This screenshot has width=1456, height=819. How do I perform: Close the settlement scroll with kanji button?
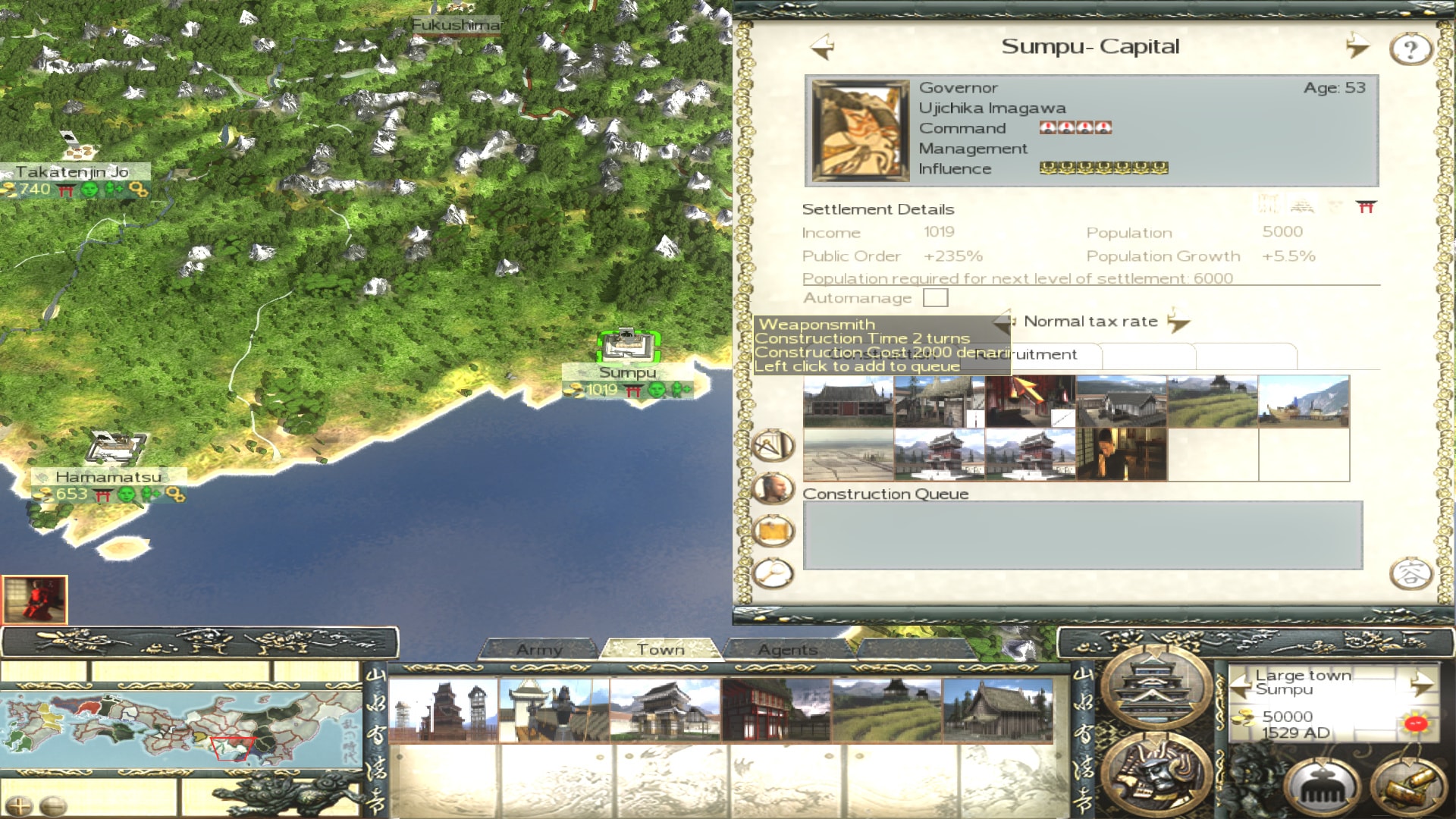pos(1410,573)
